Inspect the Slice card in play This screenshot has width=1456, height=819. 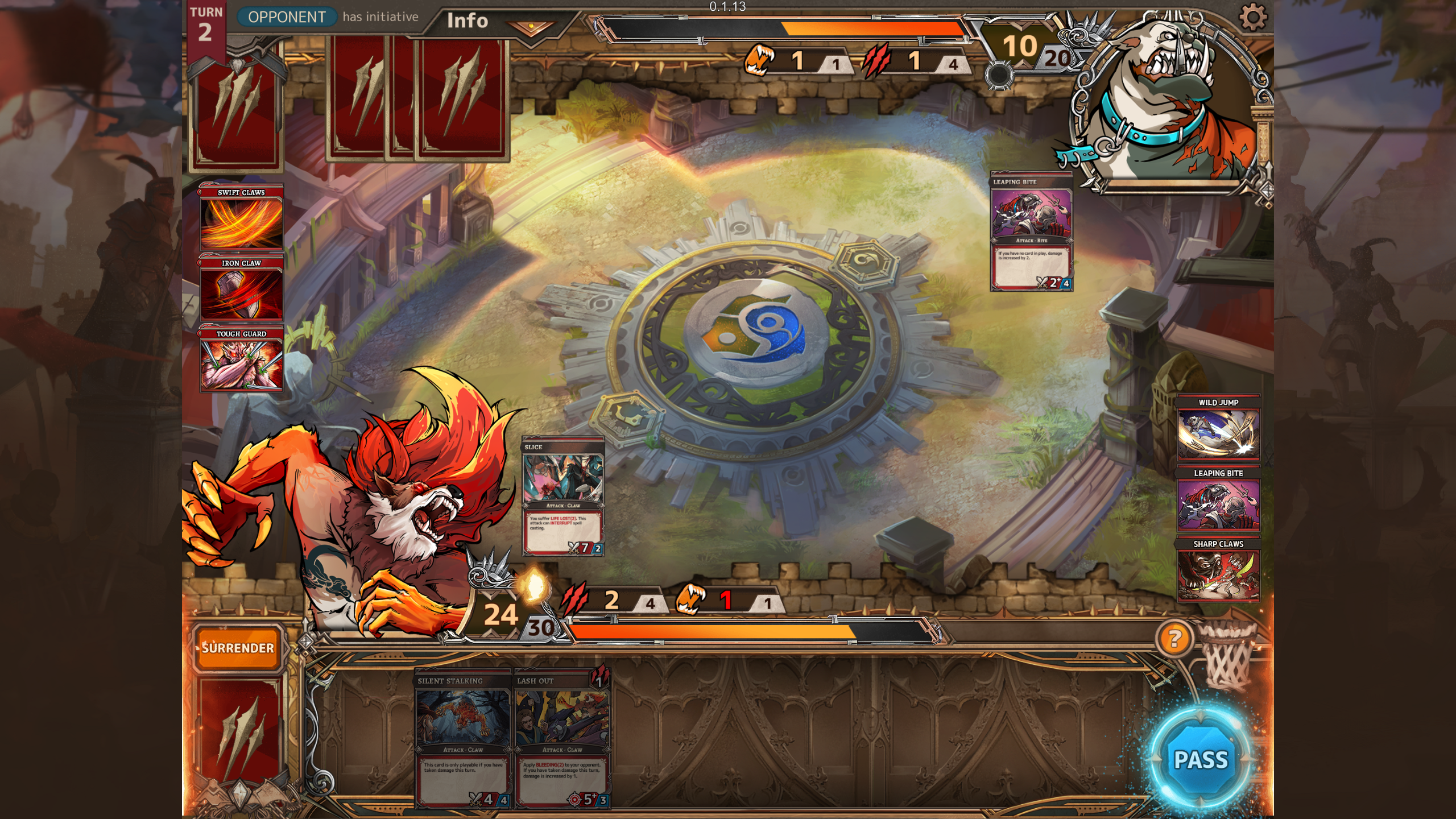point(563,497)
